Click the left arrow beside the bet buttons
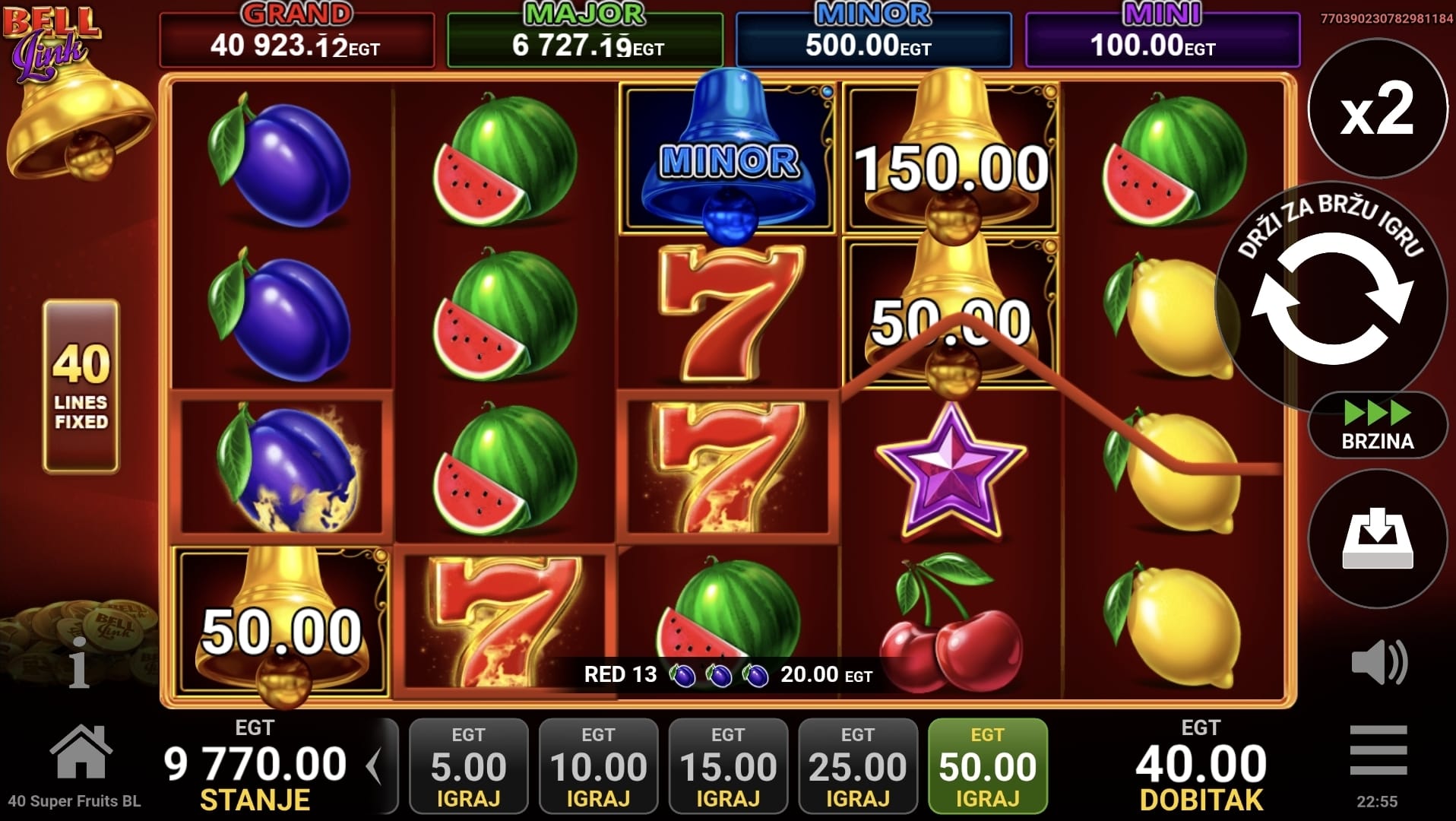 point(374,766)
